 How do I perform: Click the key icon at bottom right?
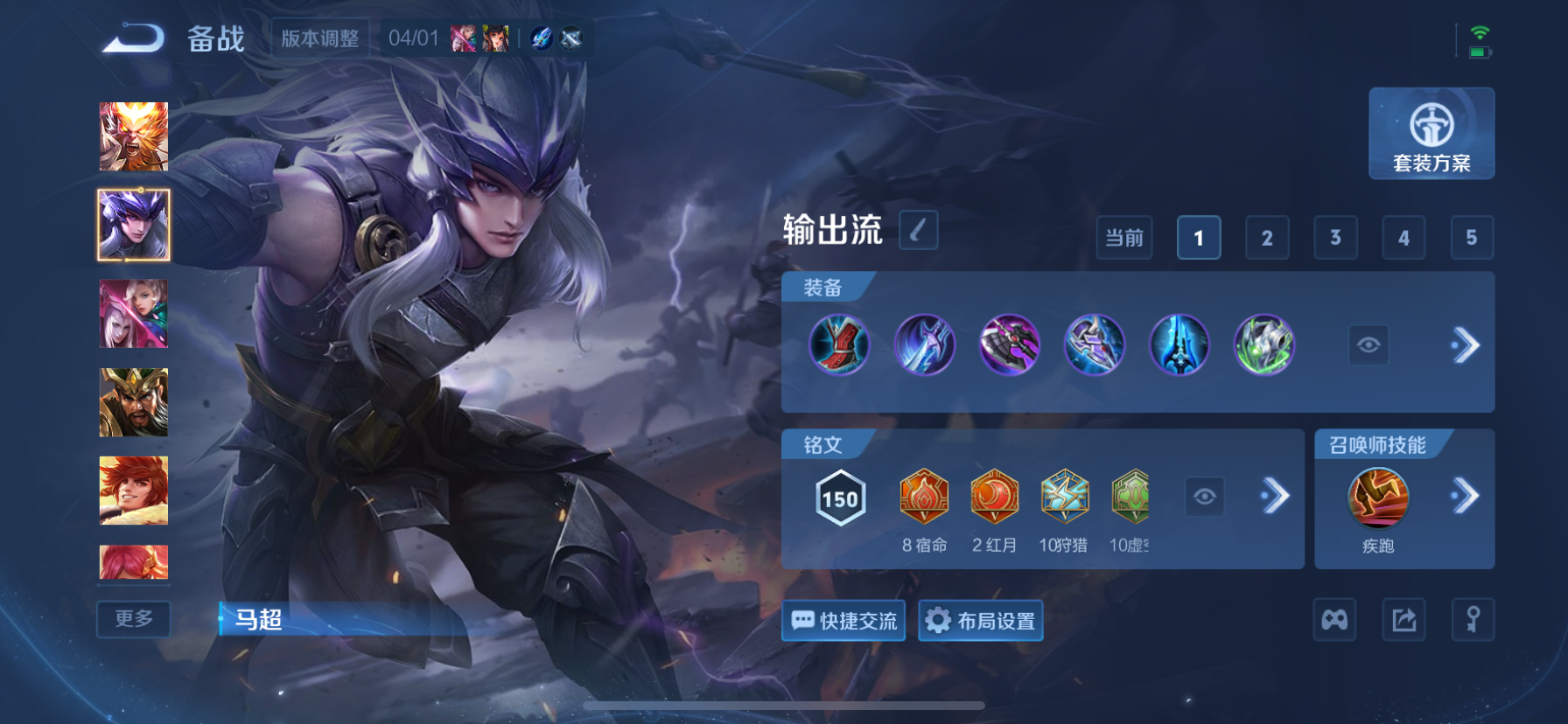point(1473,619)
